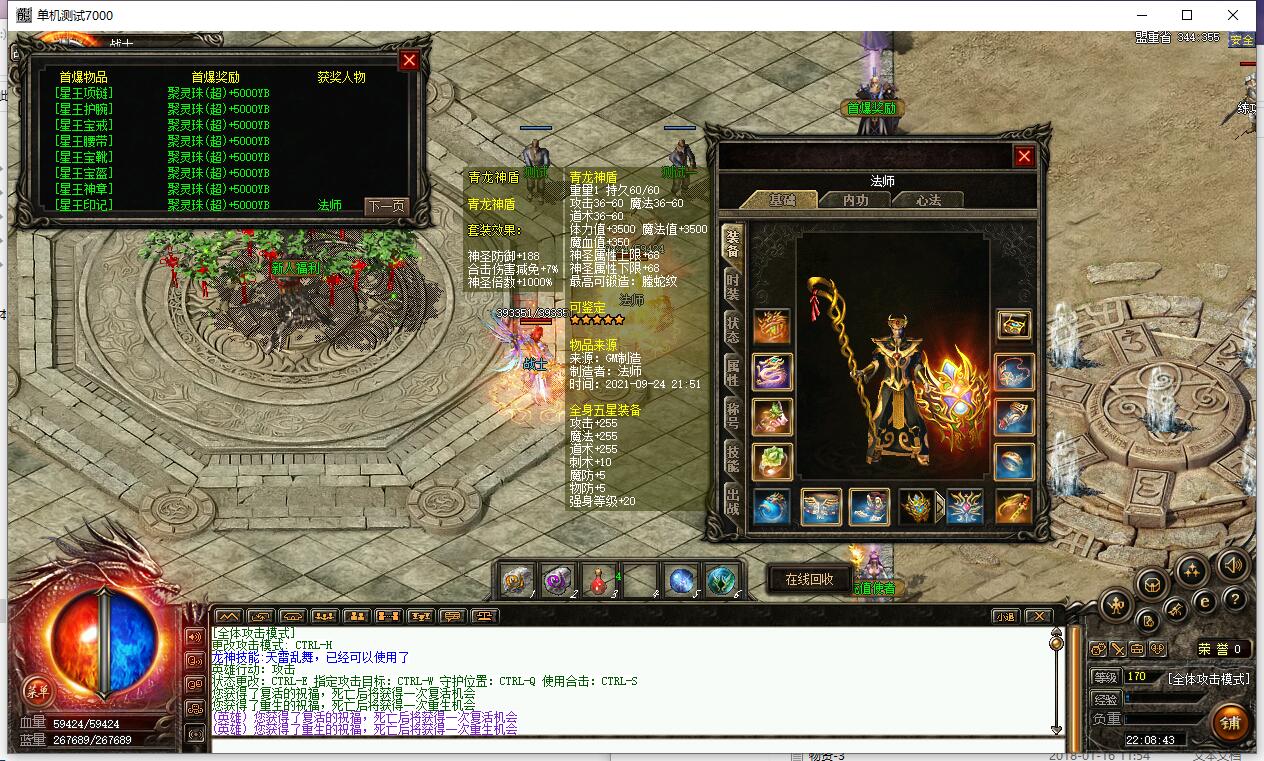This screenshot has height=761, width=1264.
Task: Open the 技能 side tab
Action: pyautogui.click(x=733, y=460)
